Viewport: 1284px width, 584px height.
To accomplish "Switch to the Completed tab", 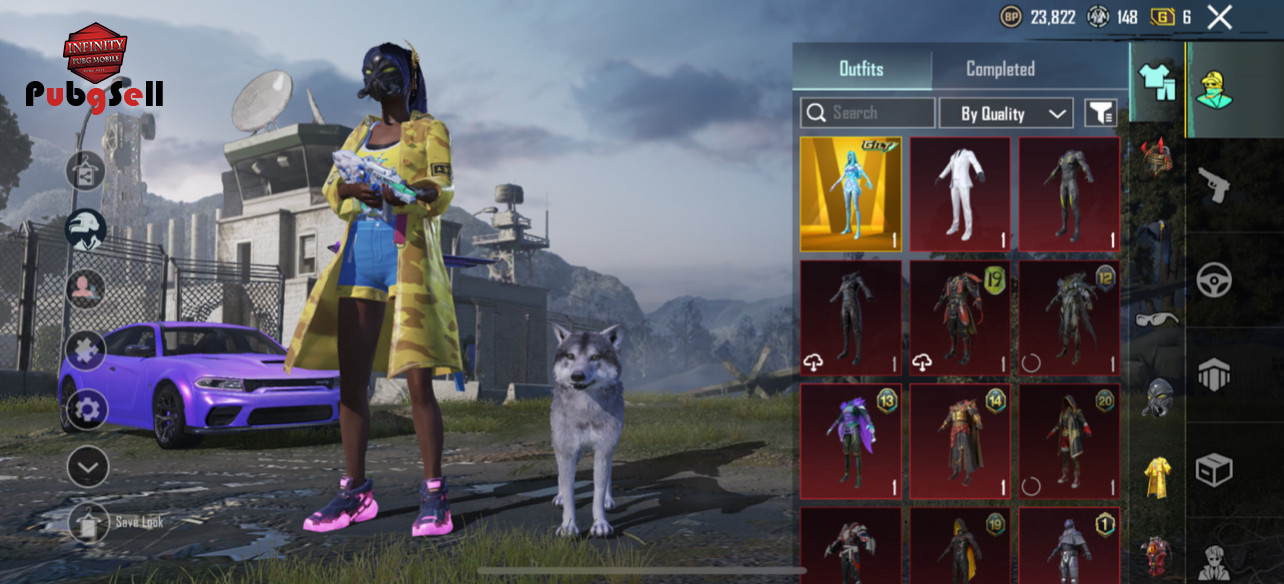I will tap(1000, 69).
